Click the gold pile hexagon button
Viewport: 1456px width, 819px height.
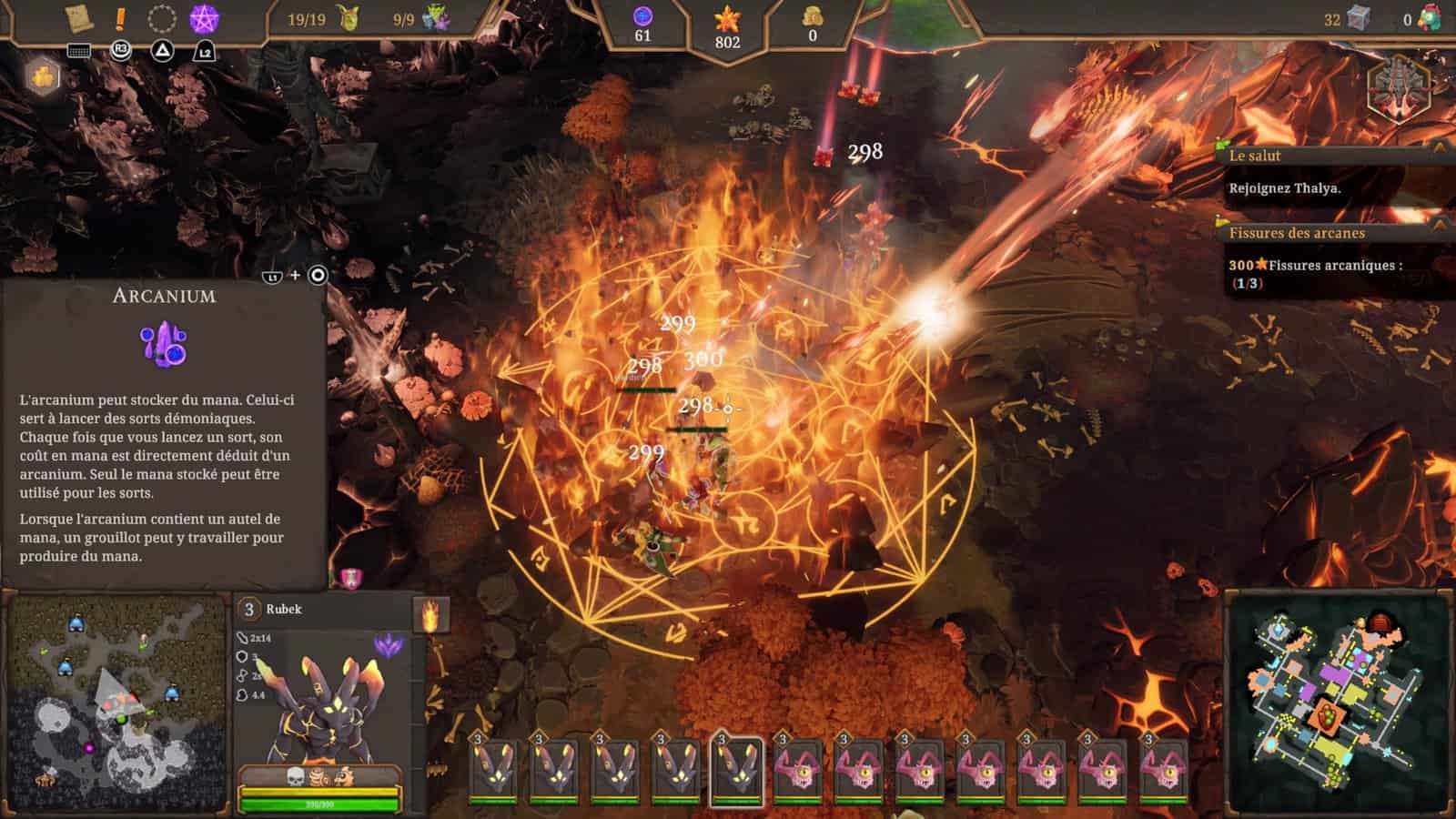pyautogui.click(x=43, y=76)
